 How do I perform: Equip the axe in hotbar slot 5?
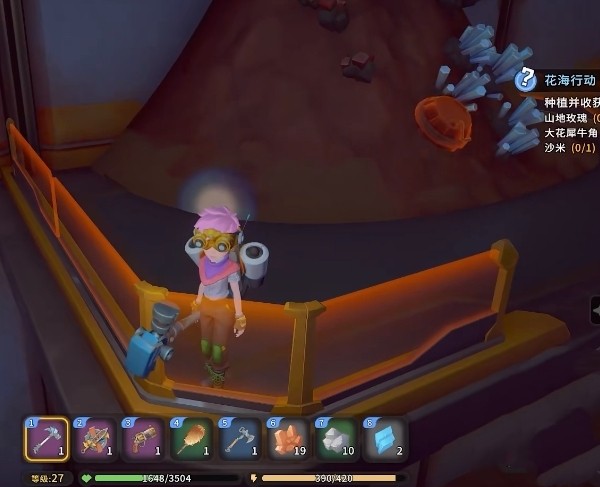[x=240, y=439]
